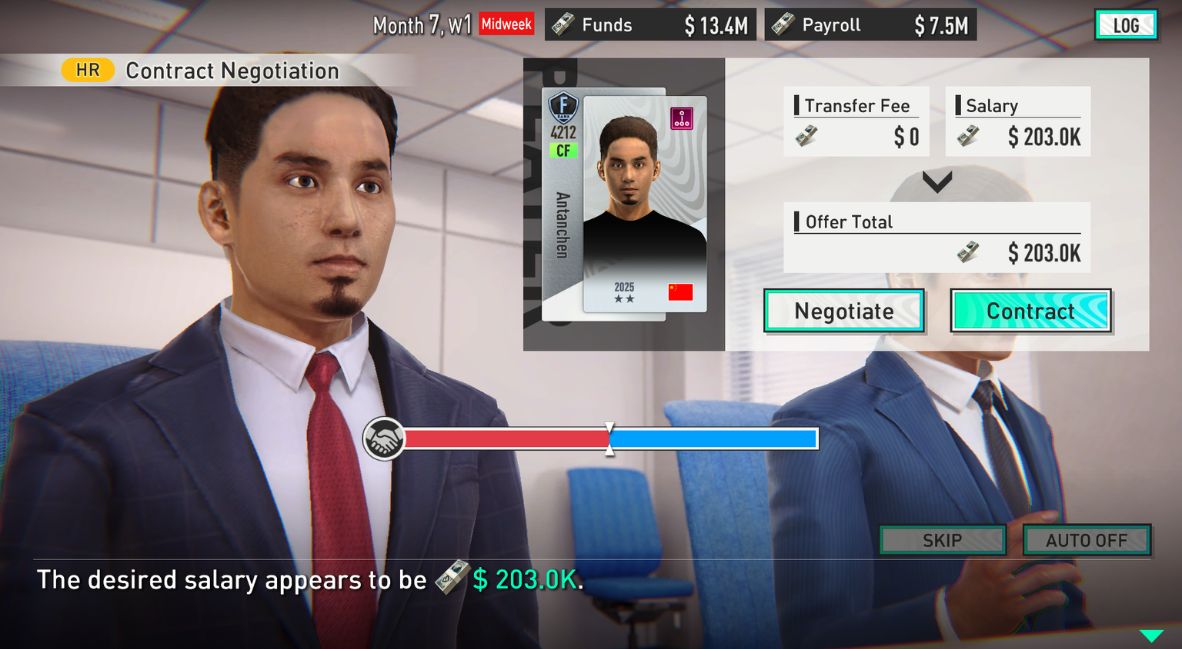Click the Salary offer field
The width and height of the screenshot is (1182, 649).
coord(1017,122)
